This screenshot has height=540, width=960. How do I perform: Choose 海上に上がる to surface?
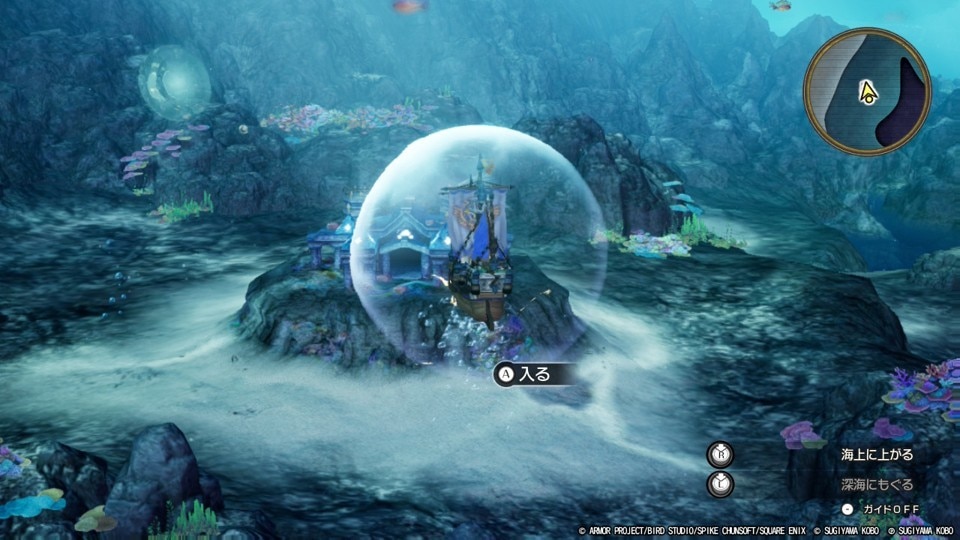click(876, 455)
